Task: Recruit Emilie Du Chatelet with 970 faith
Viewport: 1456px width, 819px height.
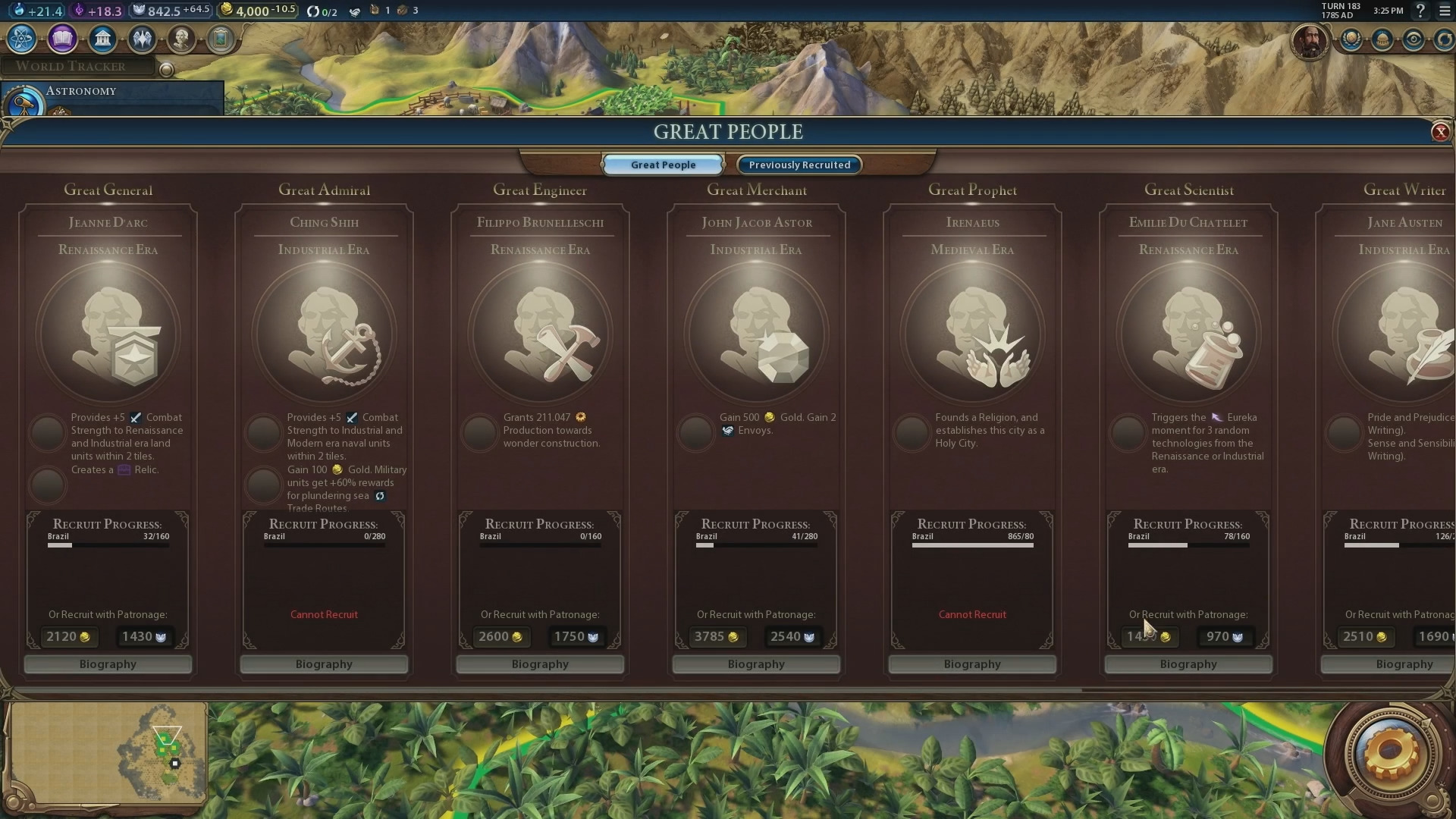Action: 1225,637
